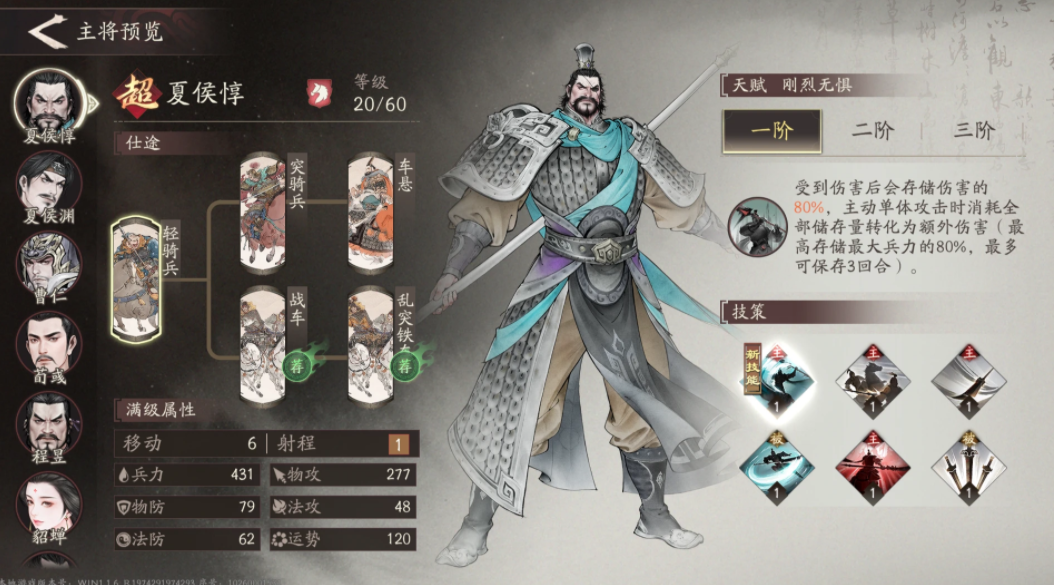This screenshot has height=585, width=1054.
Task: Select the 一阶 talent tab
Action: pyautogui.click(x=772, y=131)
